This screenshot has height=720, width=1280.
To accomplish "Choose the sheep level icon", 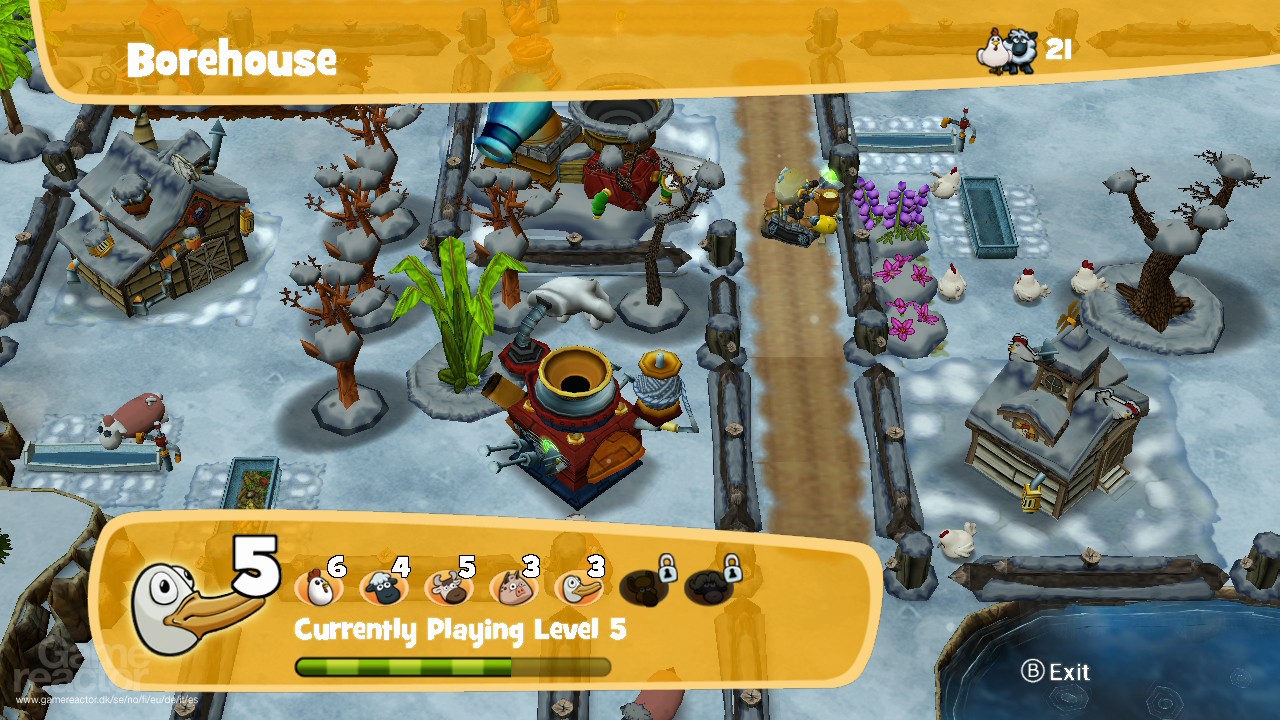I will point(383,588).
